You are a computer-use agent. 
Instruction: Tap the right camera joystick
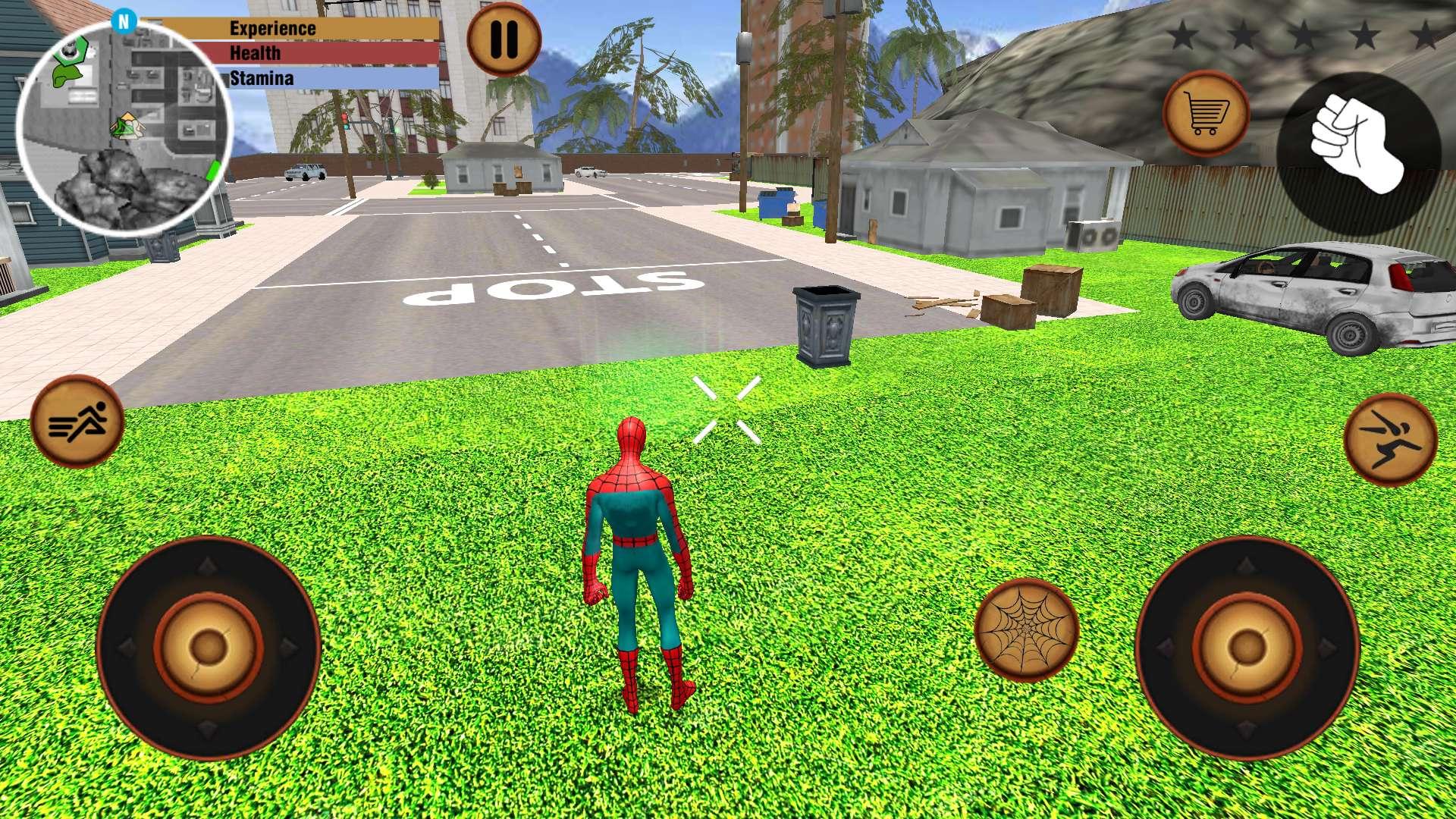tap(1247, 647)
